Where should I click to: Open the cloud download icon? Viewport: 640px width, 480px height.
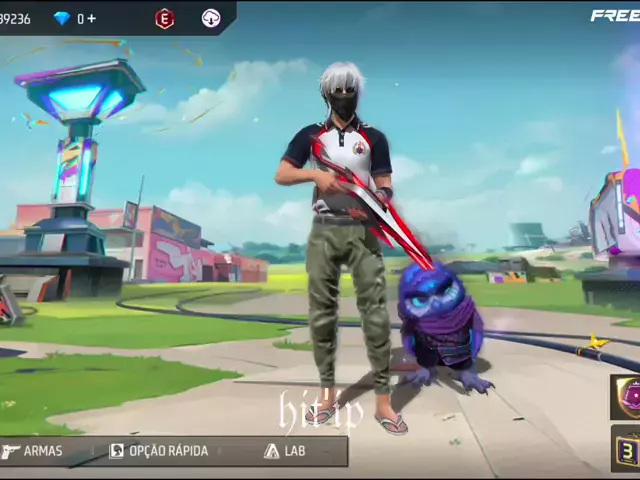(211, 18)
